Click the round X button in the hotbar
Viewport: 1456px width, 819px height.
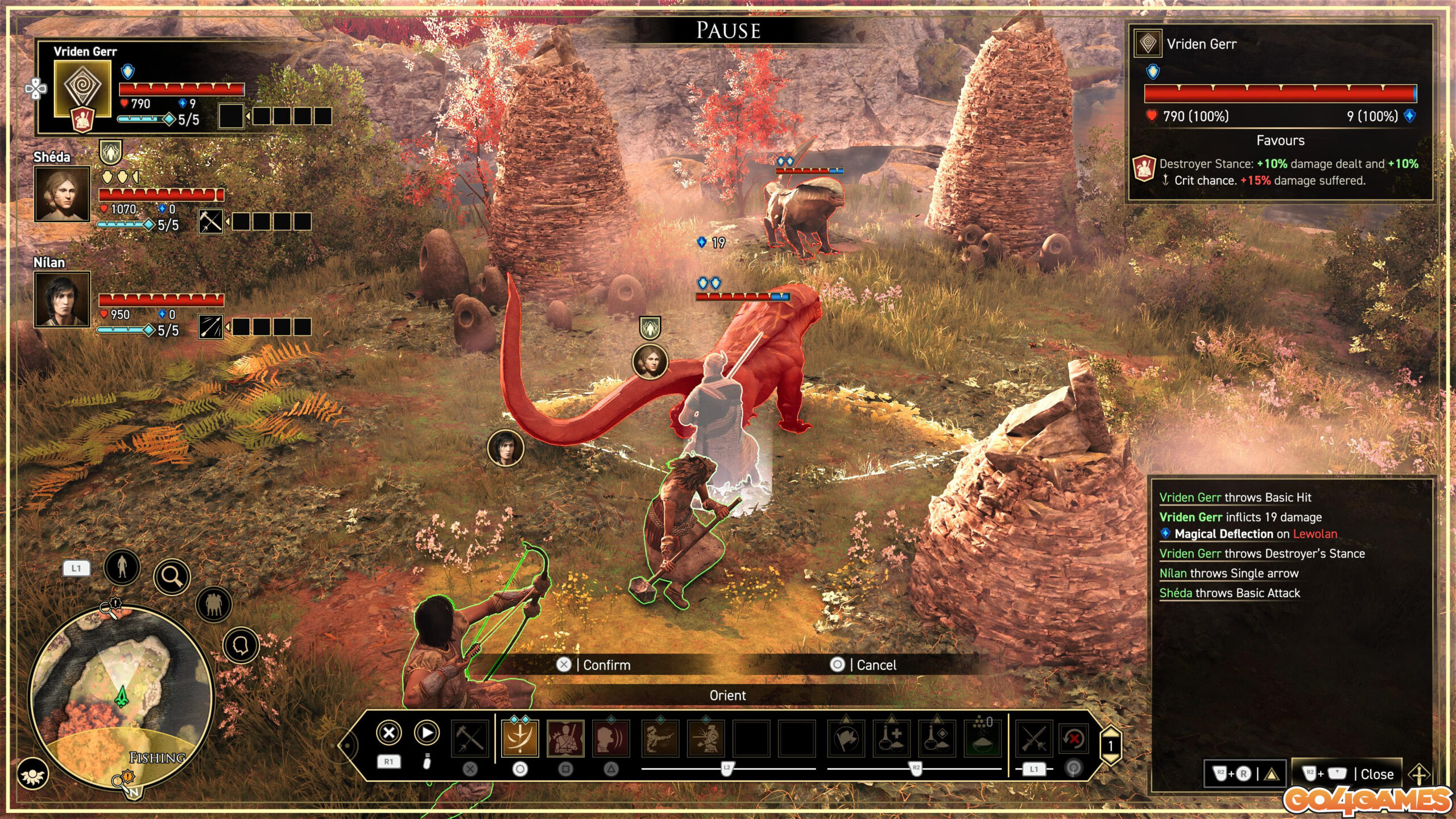(x=389, y=733)
